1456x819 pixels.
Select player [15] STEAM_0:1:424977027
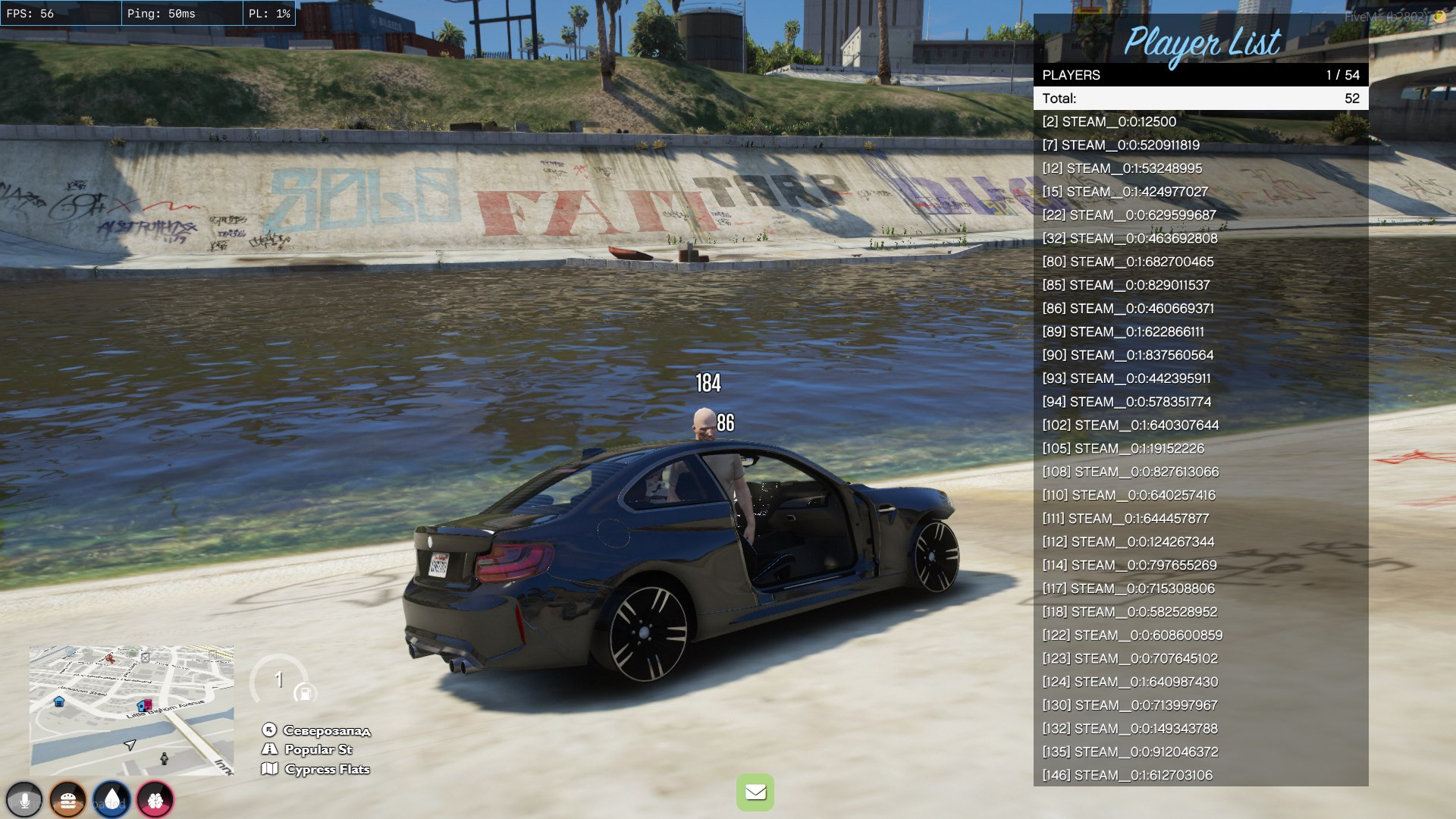(1200, 192)
